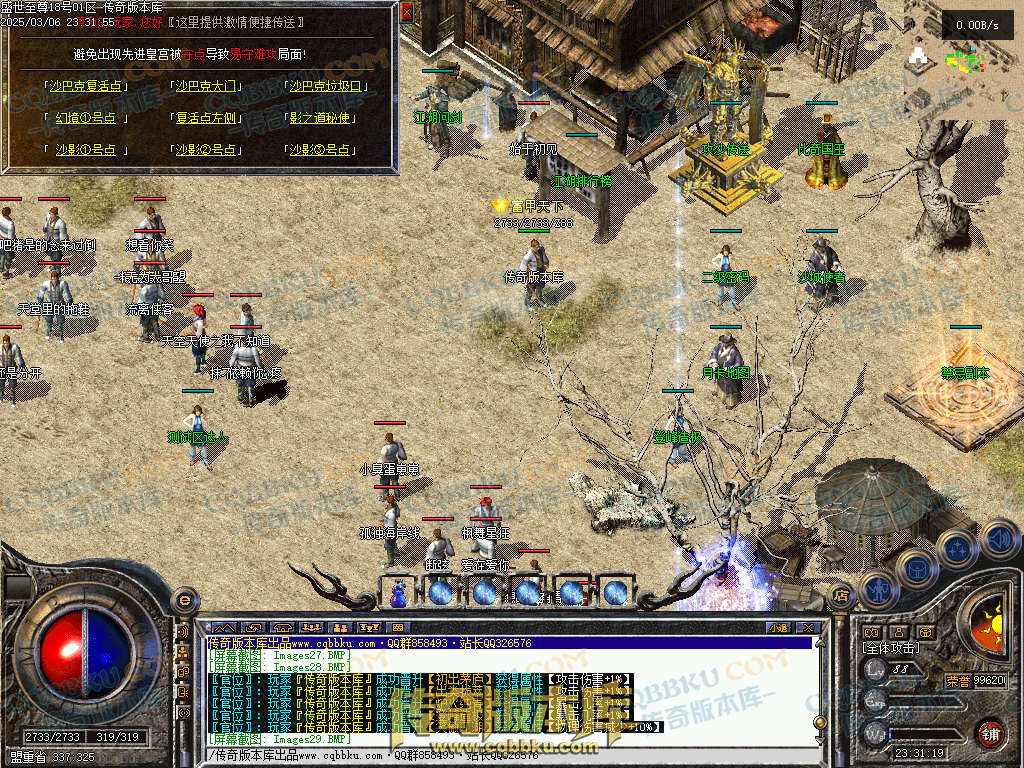
Task: Use the purple potion in the belt slot
Action: click(x=398, y=592)
